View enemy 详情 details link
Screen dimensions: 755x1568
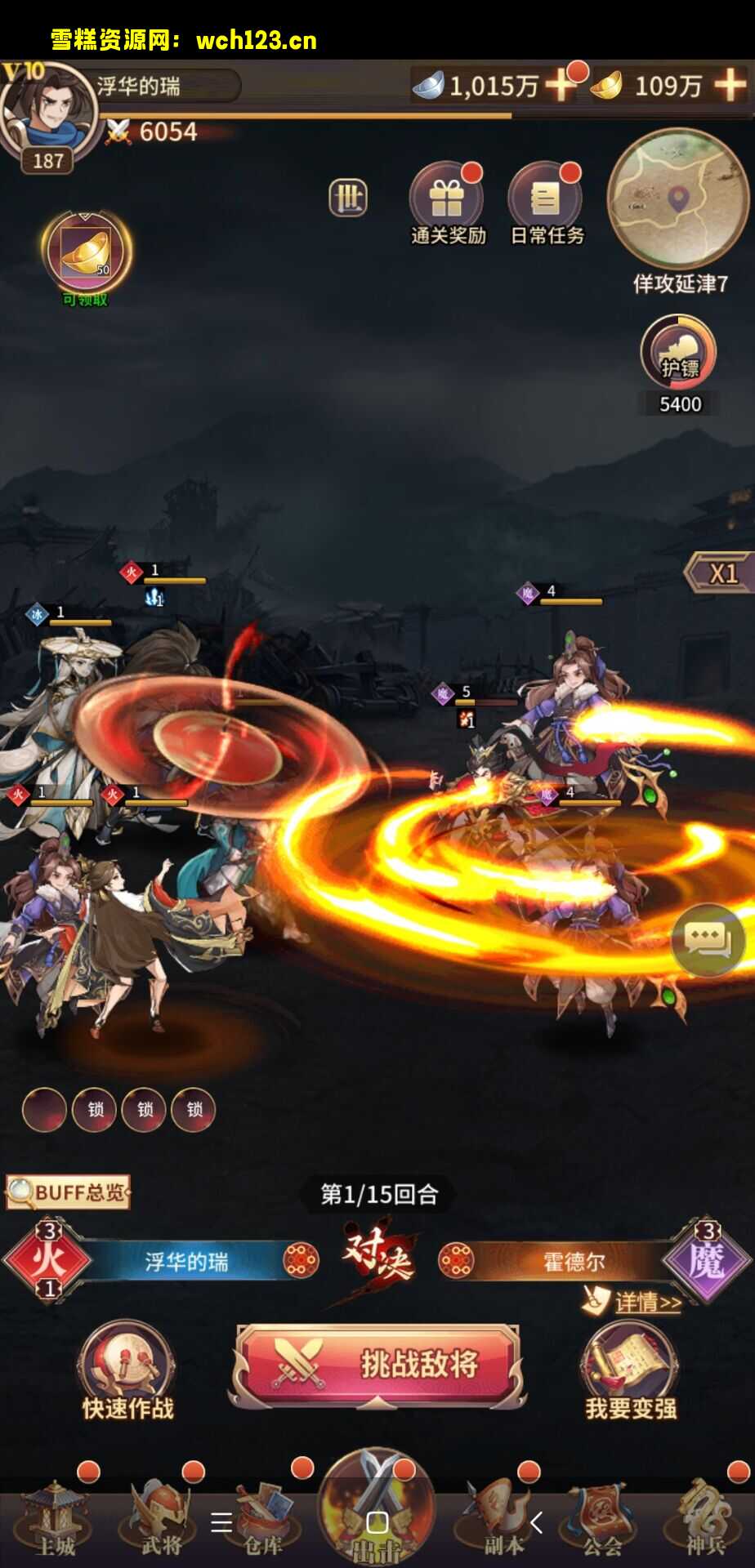[x=646, y=1302]
